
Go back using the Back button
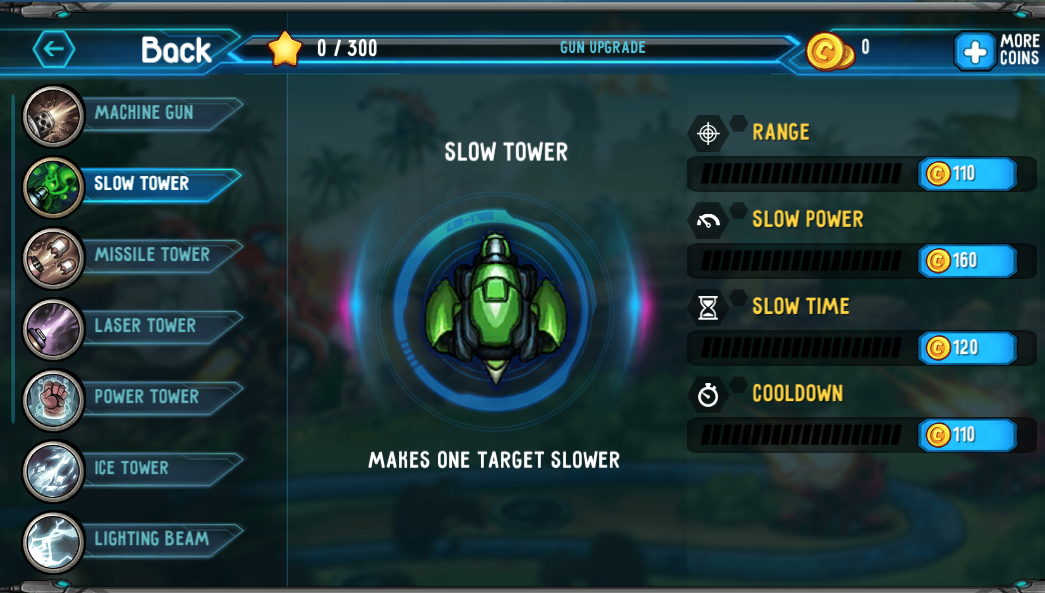point(125,49)
